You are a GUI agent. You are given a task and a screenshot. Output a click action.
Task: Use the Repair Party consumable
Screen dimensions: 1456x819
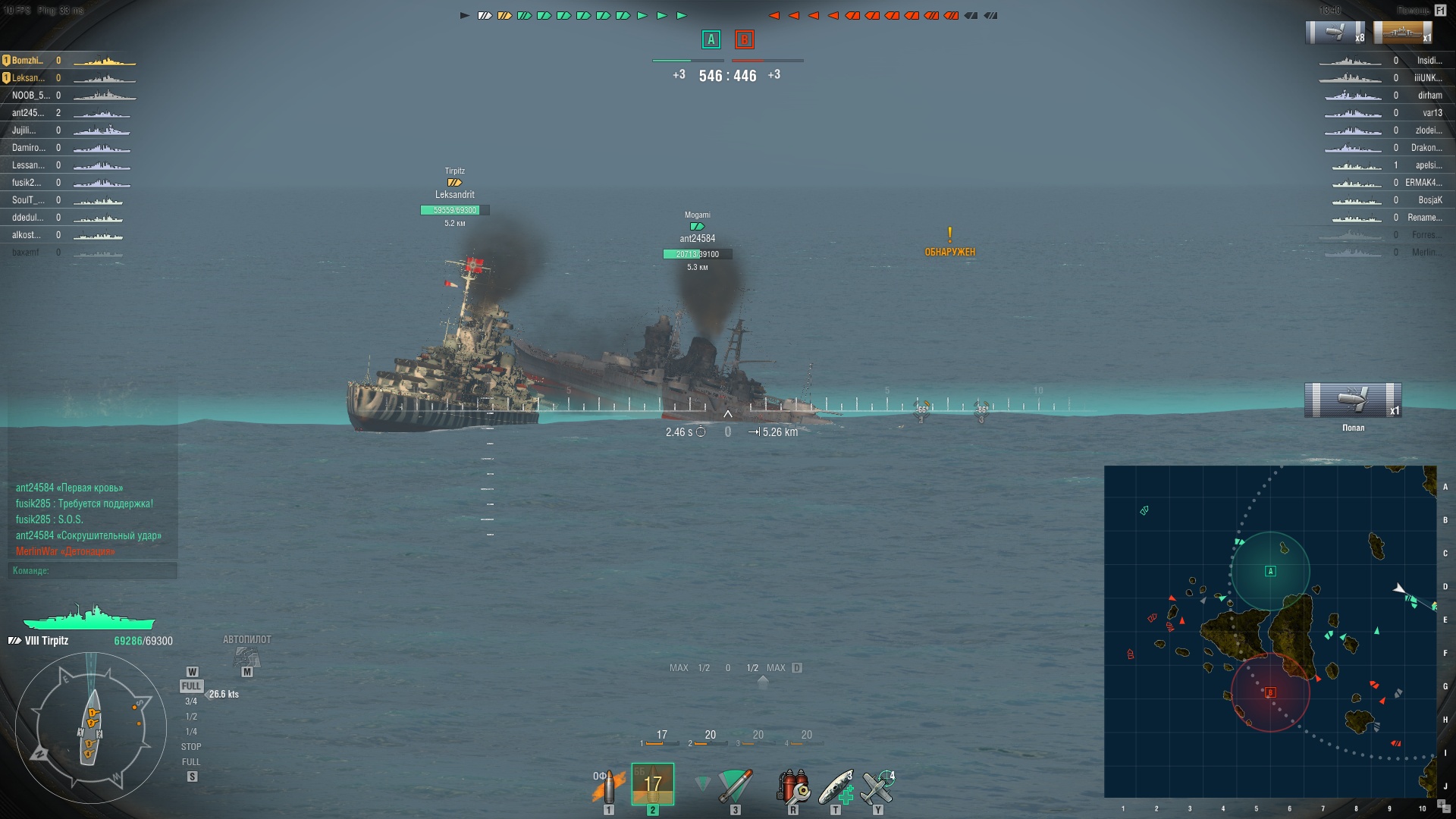(x=836, y=786)
